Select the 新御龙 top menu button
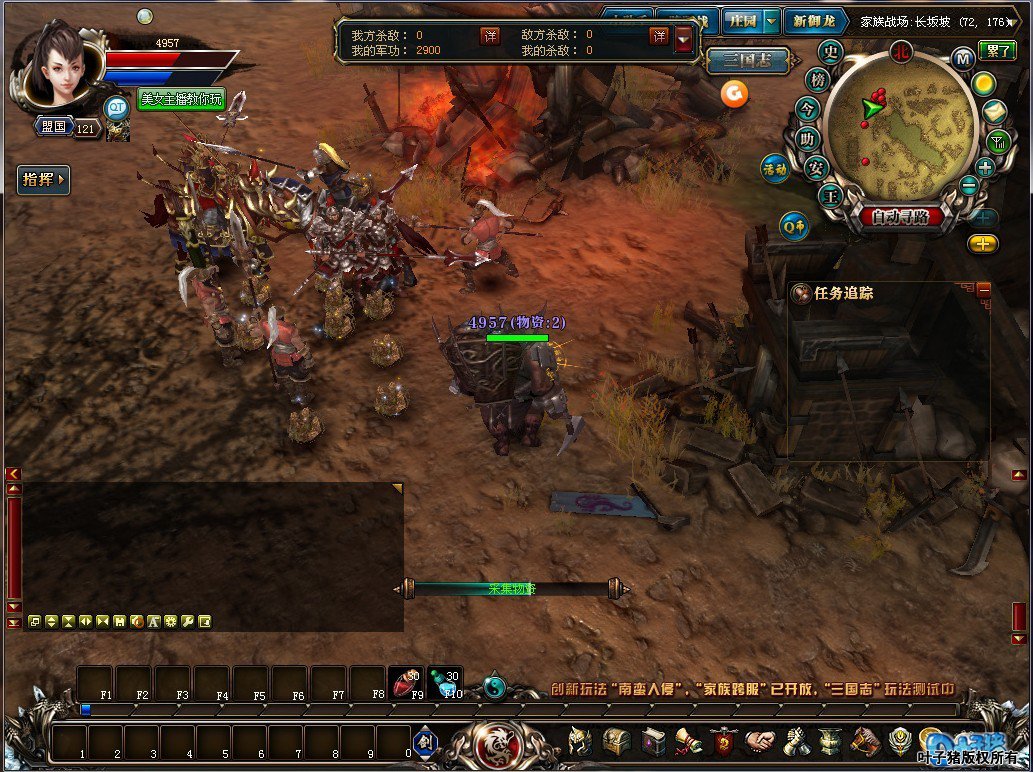Image resolution: width=1033 pixels, height=772 pixels. click(x=813, y=21)
